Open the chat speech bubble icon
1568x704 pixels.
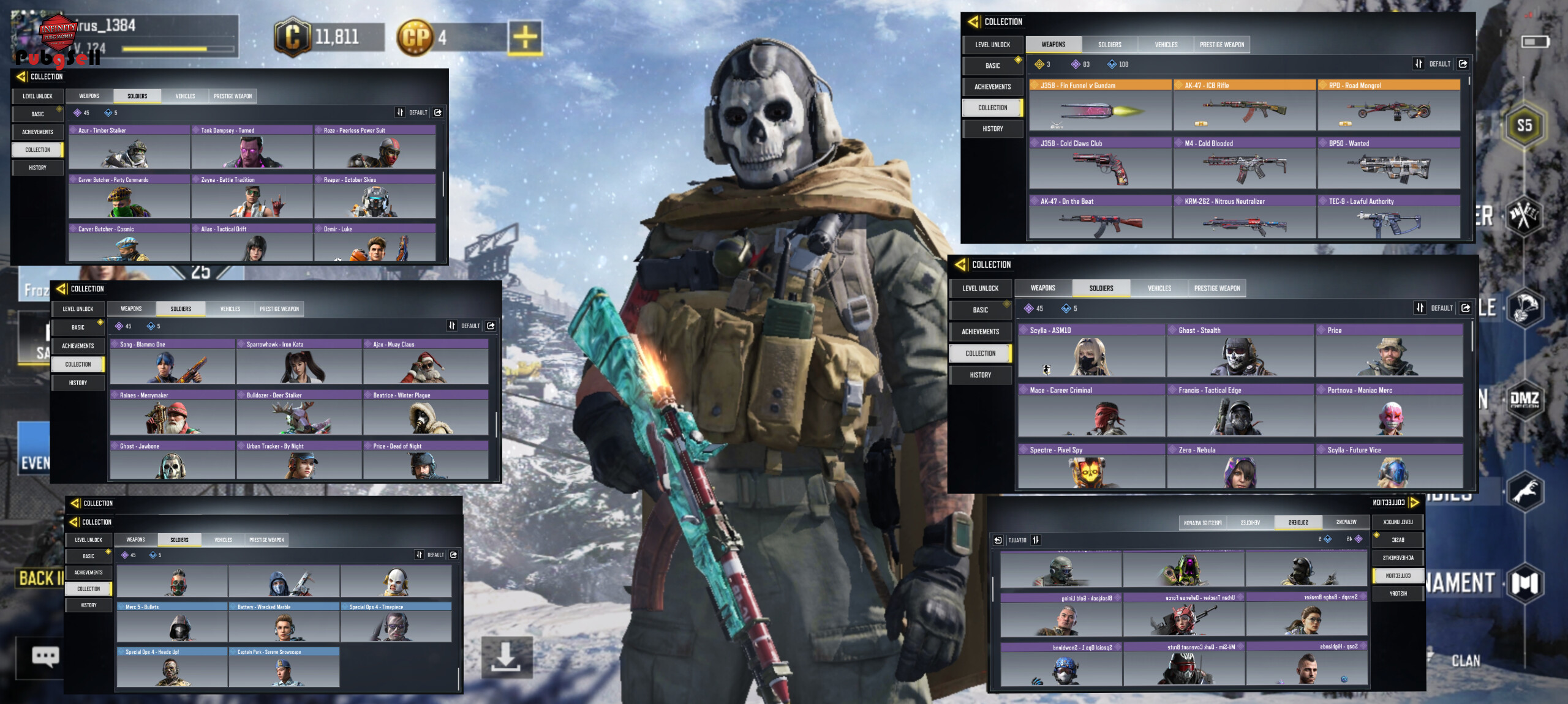point(45,657)
